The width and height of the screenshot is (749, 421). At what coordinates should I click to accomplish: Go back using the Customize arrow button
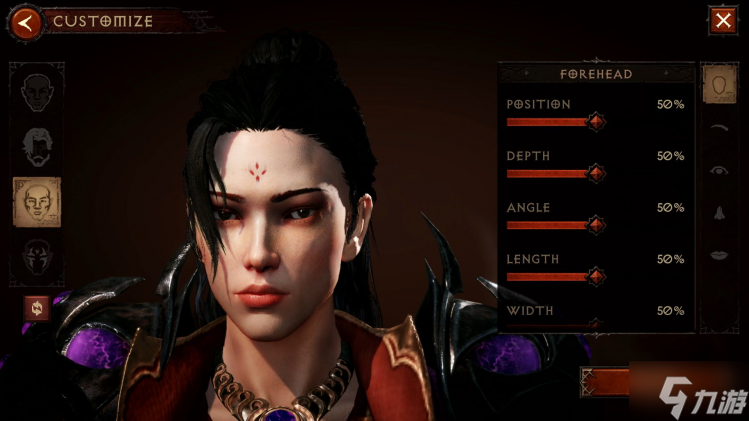[x=27, y=21]
